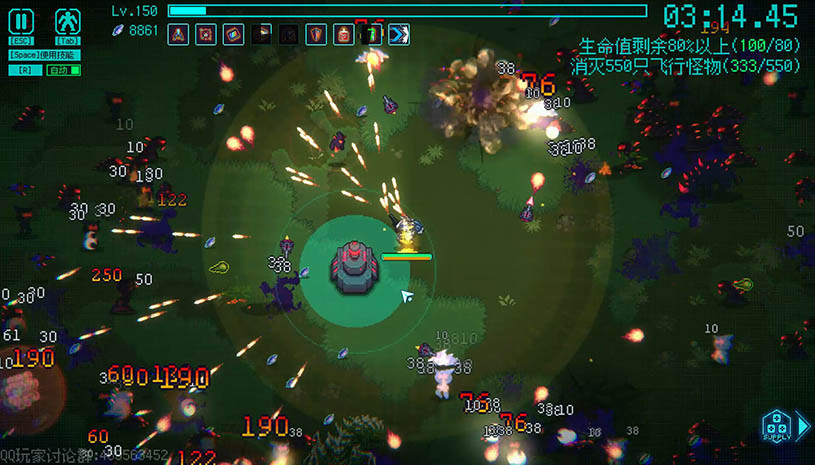Screen dimensions: 815x465
Task: Select the shield skill icon
Action: [316, 34]
